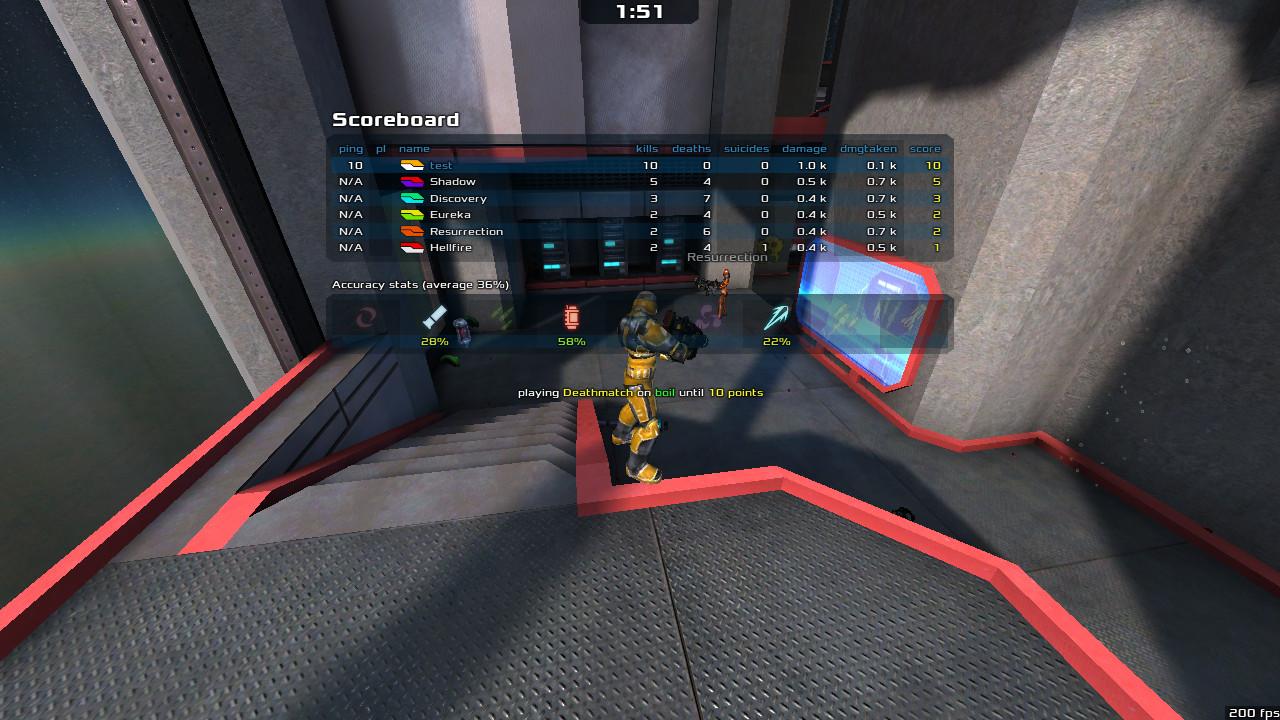
Task: Click the red mortar accuracy icon at 58%
Action: (571, 318)
